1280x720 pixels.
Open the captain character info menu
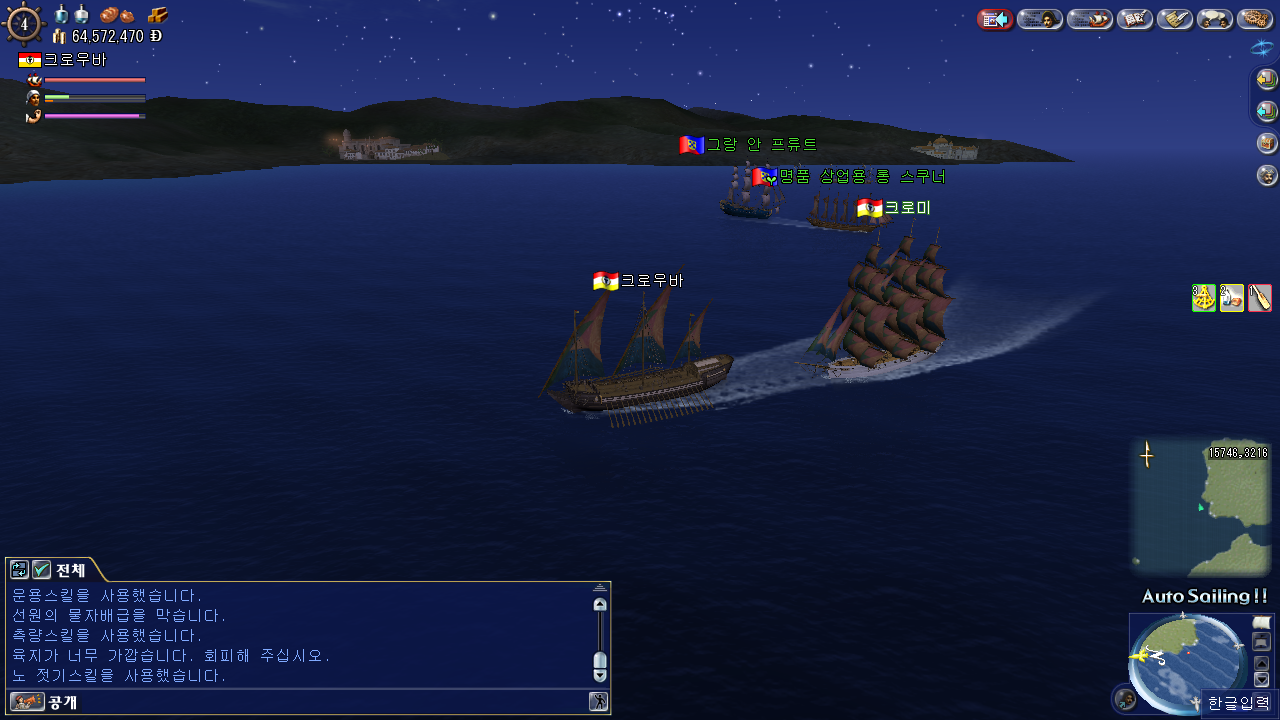tap(1040, 19)
